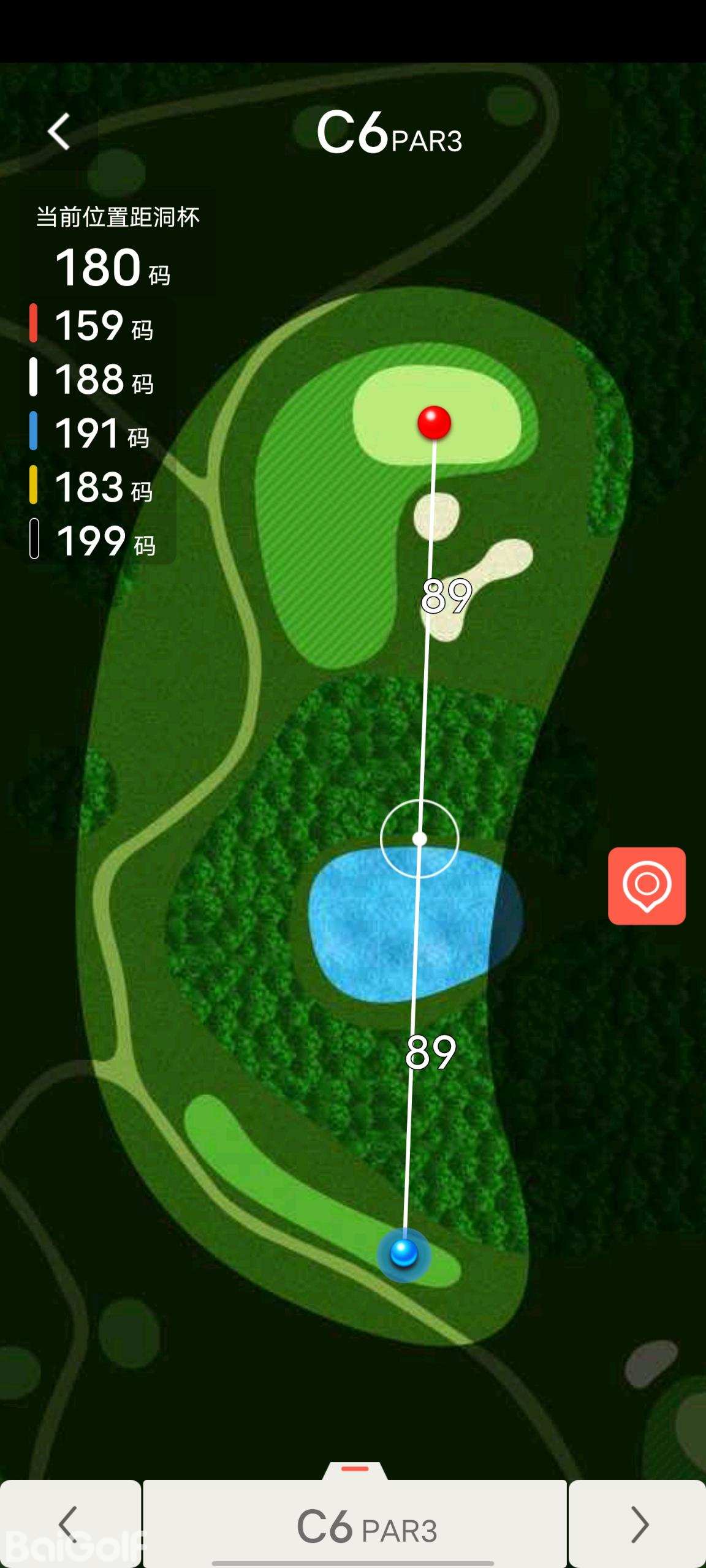Select the white circle aim target marker
706x1568 pixels.
pos(420,839)
